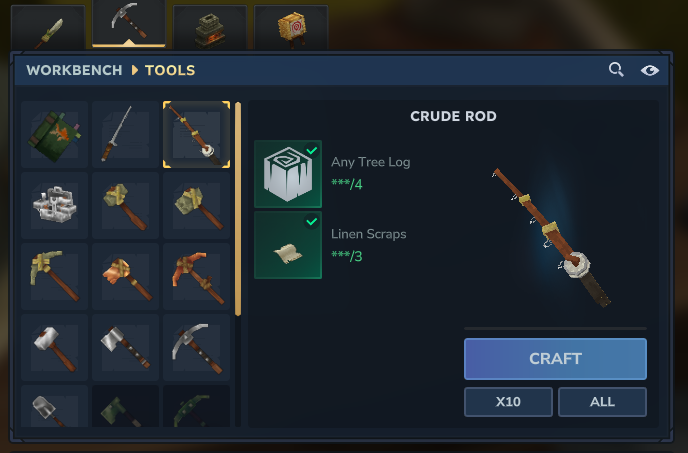This screenshot has width=688, height=453.
Task: Open the furnace category tab
Action: pyautogui.click(x=210, y=26)
